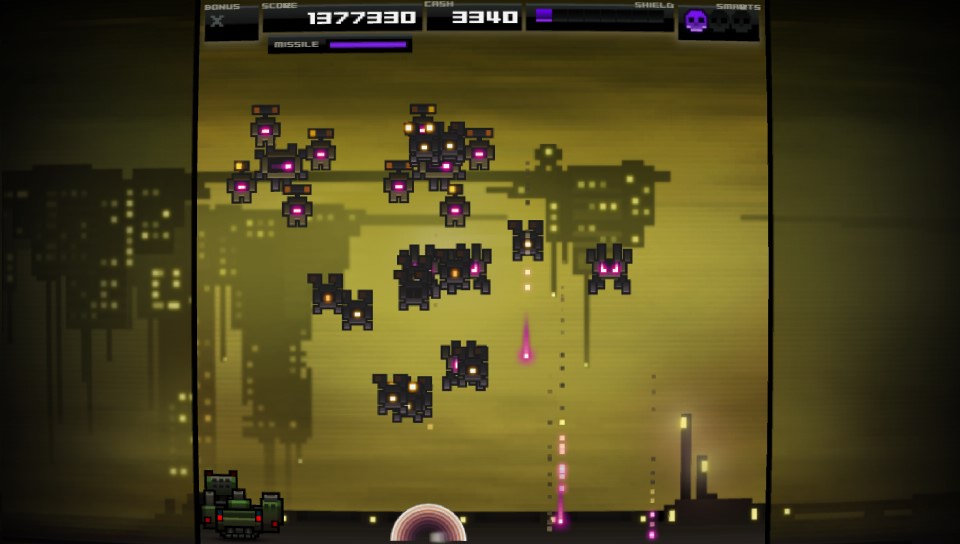Activate the purple skull smart bomb

point(695,21)
